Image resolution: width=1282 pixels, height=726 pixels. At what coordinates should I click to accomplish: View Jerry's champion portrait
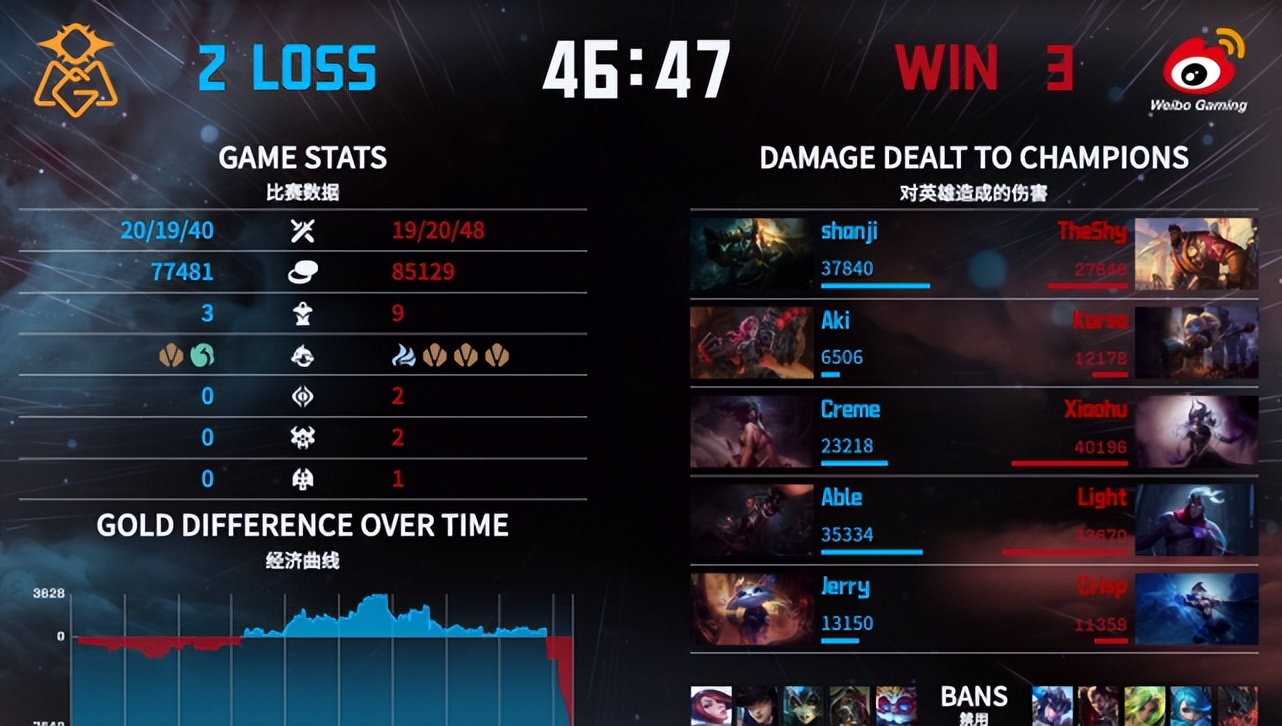tap(749, 608)
